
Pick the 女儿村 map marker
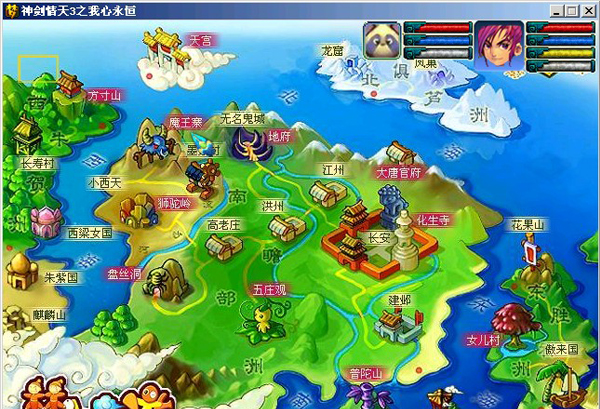482,341
